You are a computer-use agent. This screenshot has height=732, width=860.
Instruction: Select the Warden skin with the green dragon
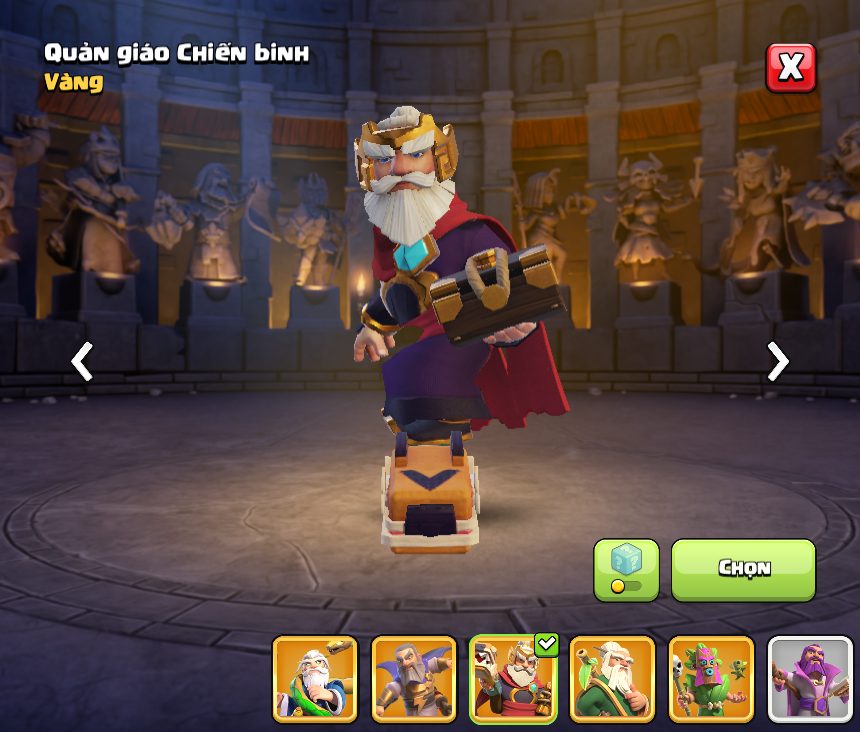click(315, 678)
